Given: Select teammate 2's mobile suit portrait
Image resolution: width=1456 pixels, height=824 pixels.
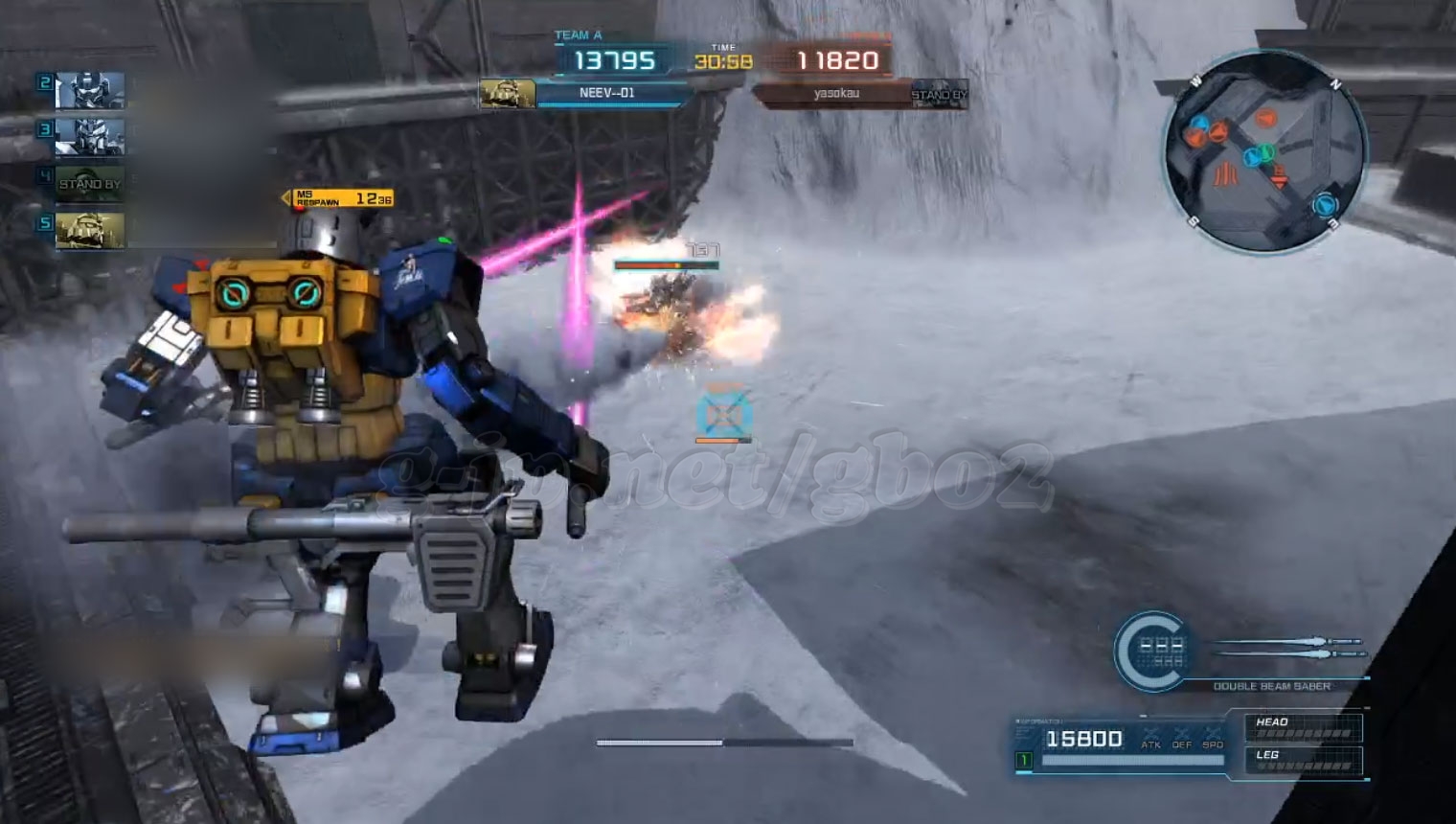Looking at the screenshot, I should point(90,91).
